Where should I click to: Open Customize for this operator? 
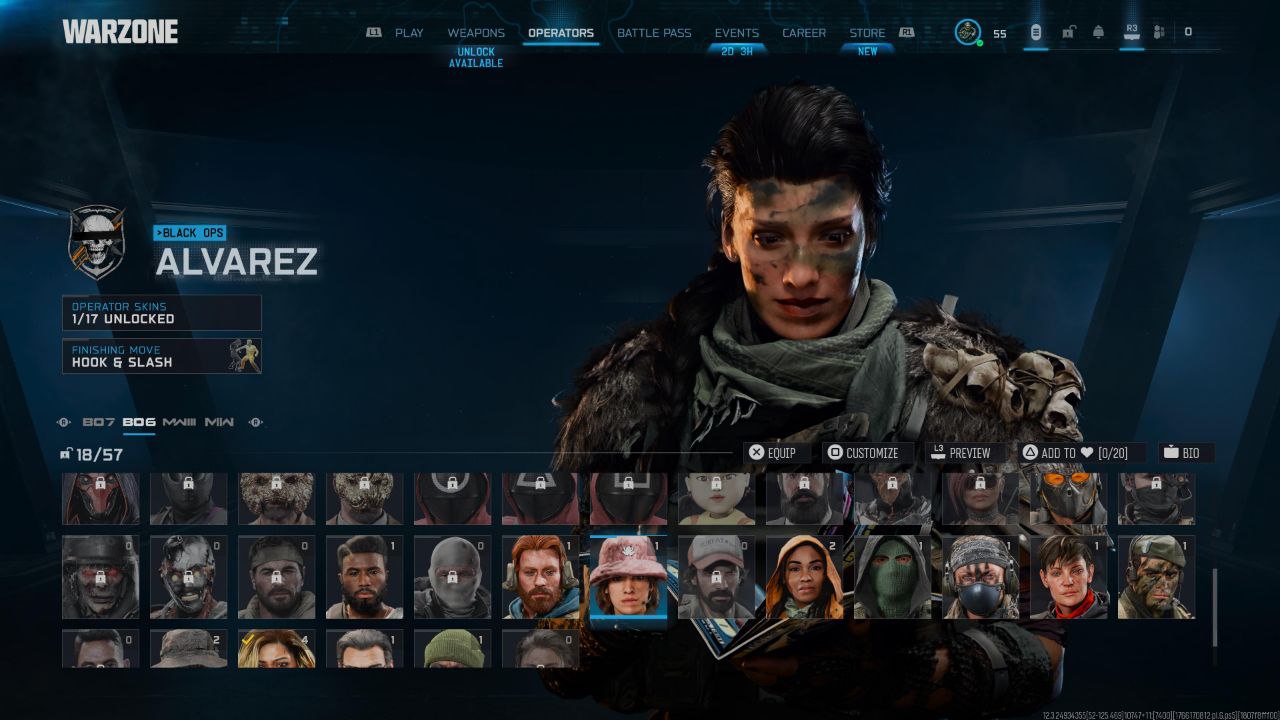tap(863, 453)
